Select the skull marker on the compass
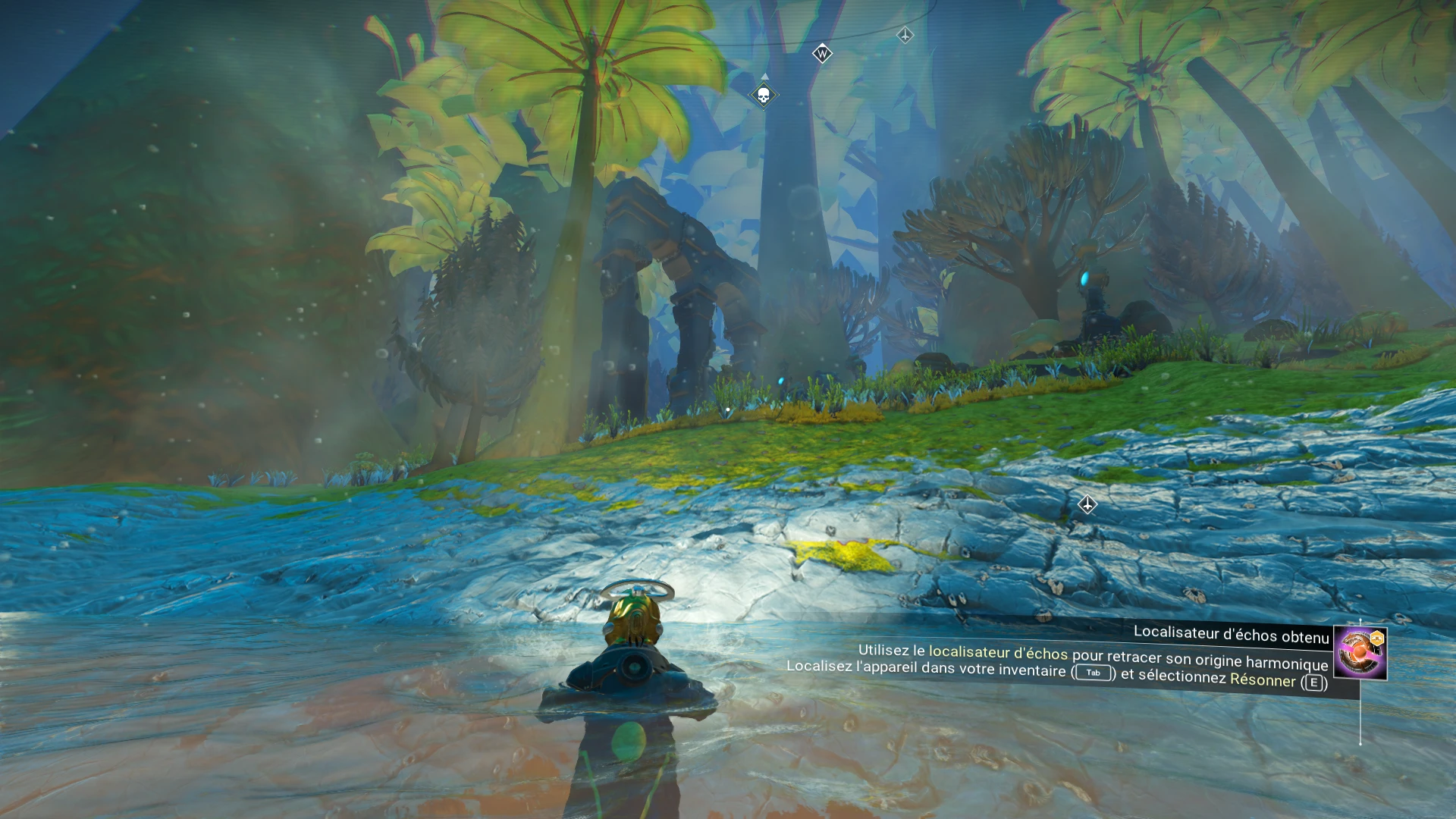This screenshot has width=1456, height=819. [764, 95]
